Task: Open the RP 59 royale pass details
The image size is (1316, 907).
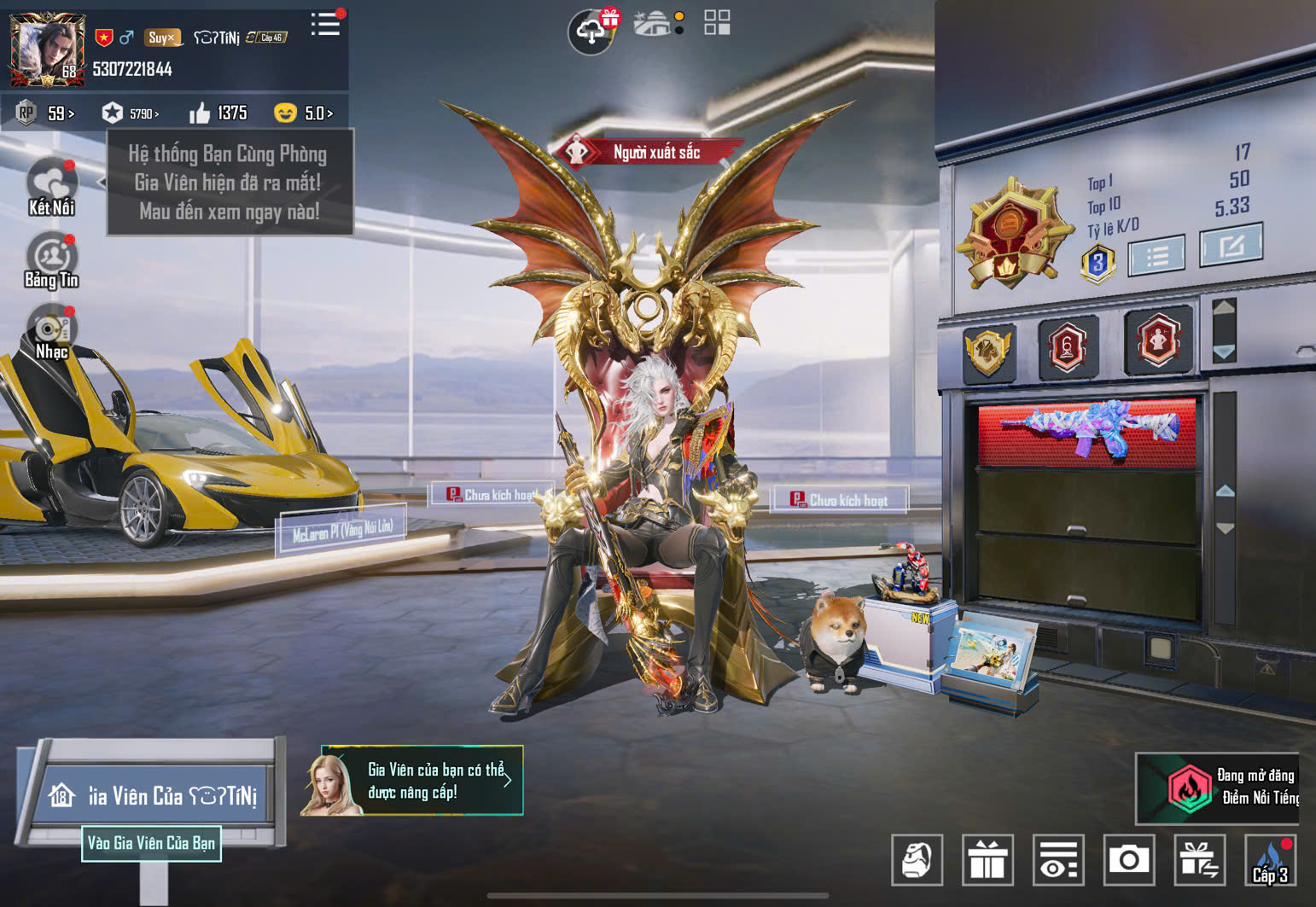Action: pyautogui.click(x=48, y=113)
